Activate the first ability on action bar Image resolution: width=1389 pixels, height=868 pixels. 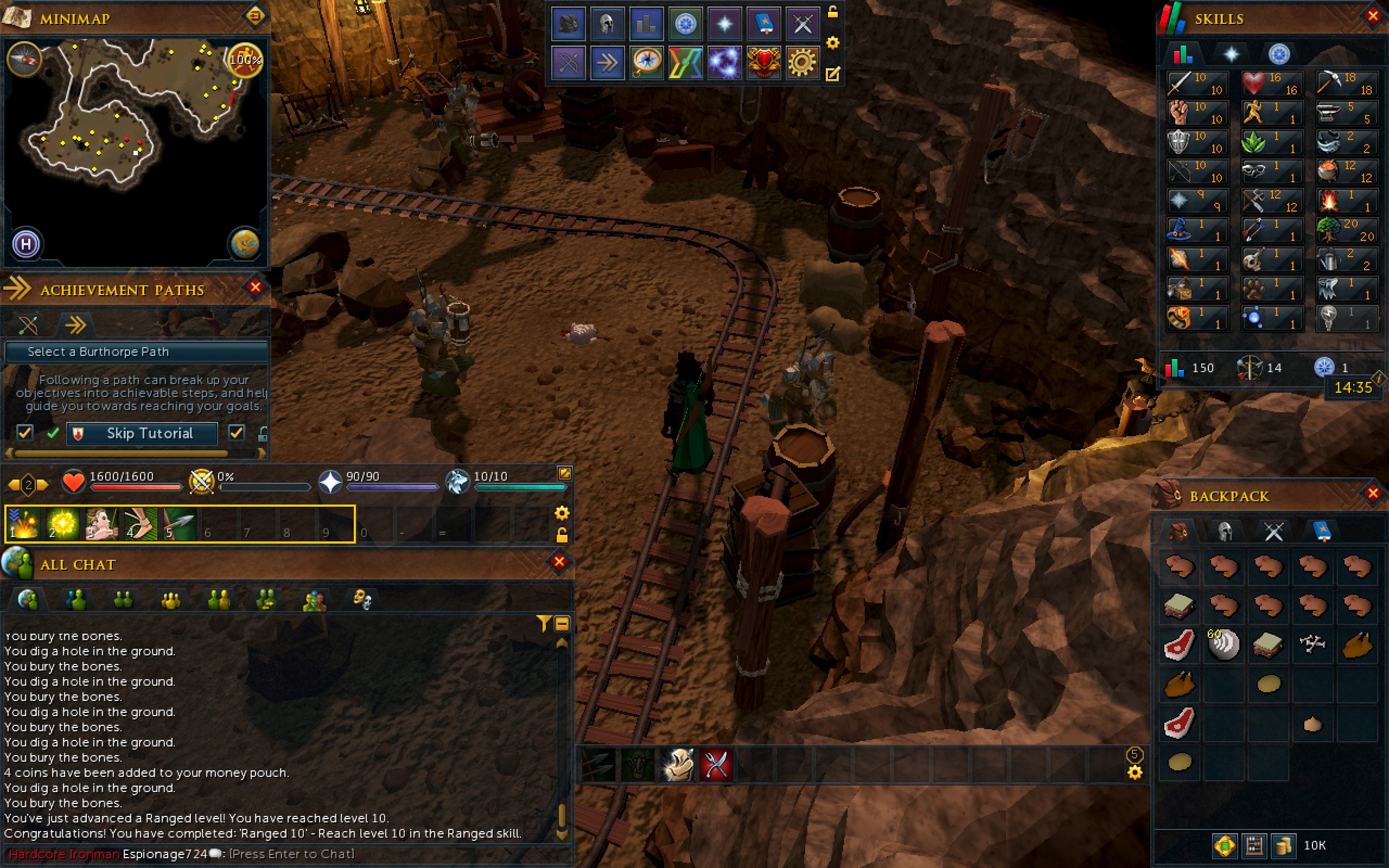pyautogui.click(x=23, y=524)
